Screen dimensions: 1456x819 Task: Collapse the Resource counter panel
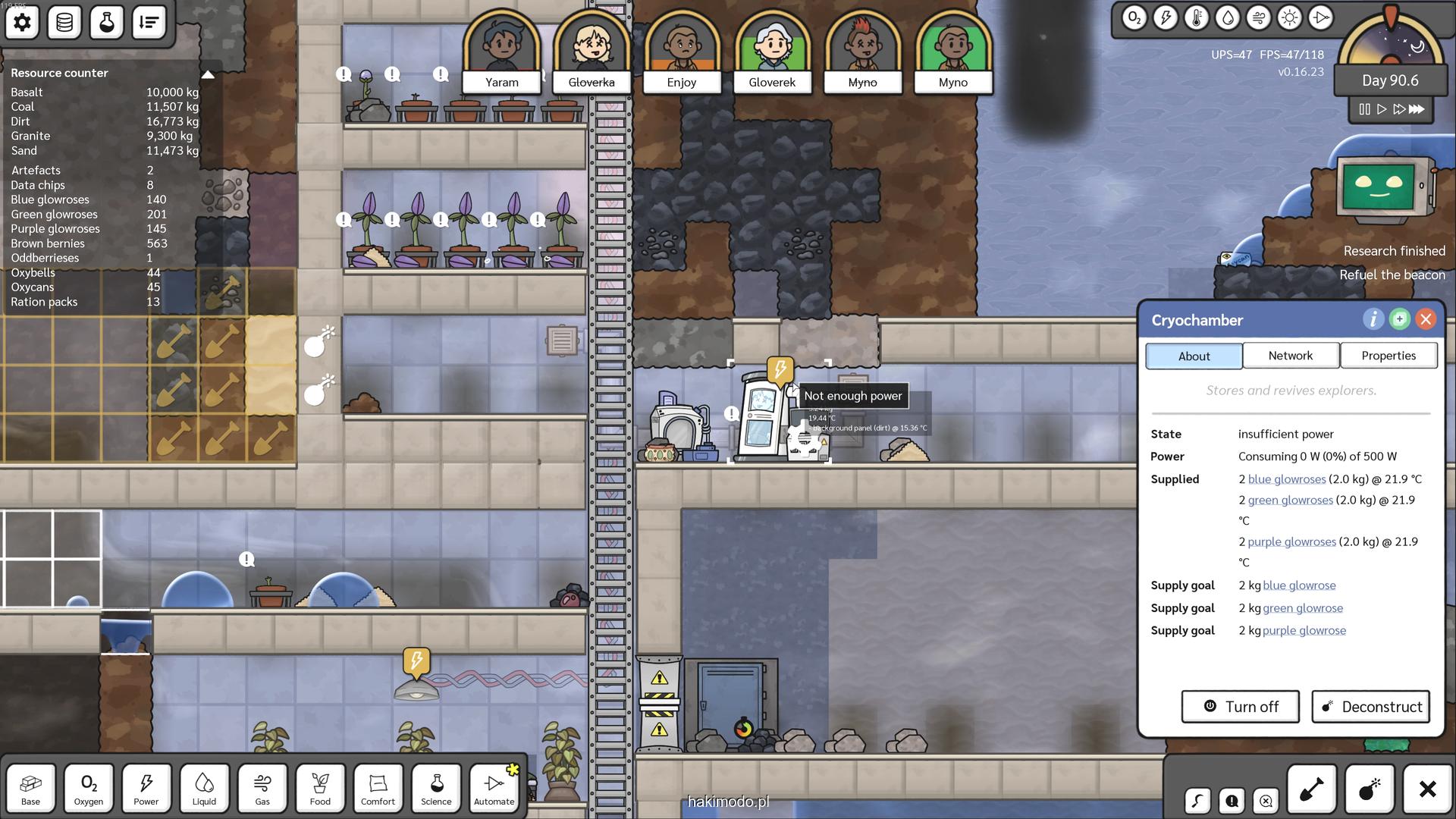pyautogui.click(x=207, y=74)
